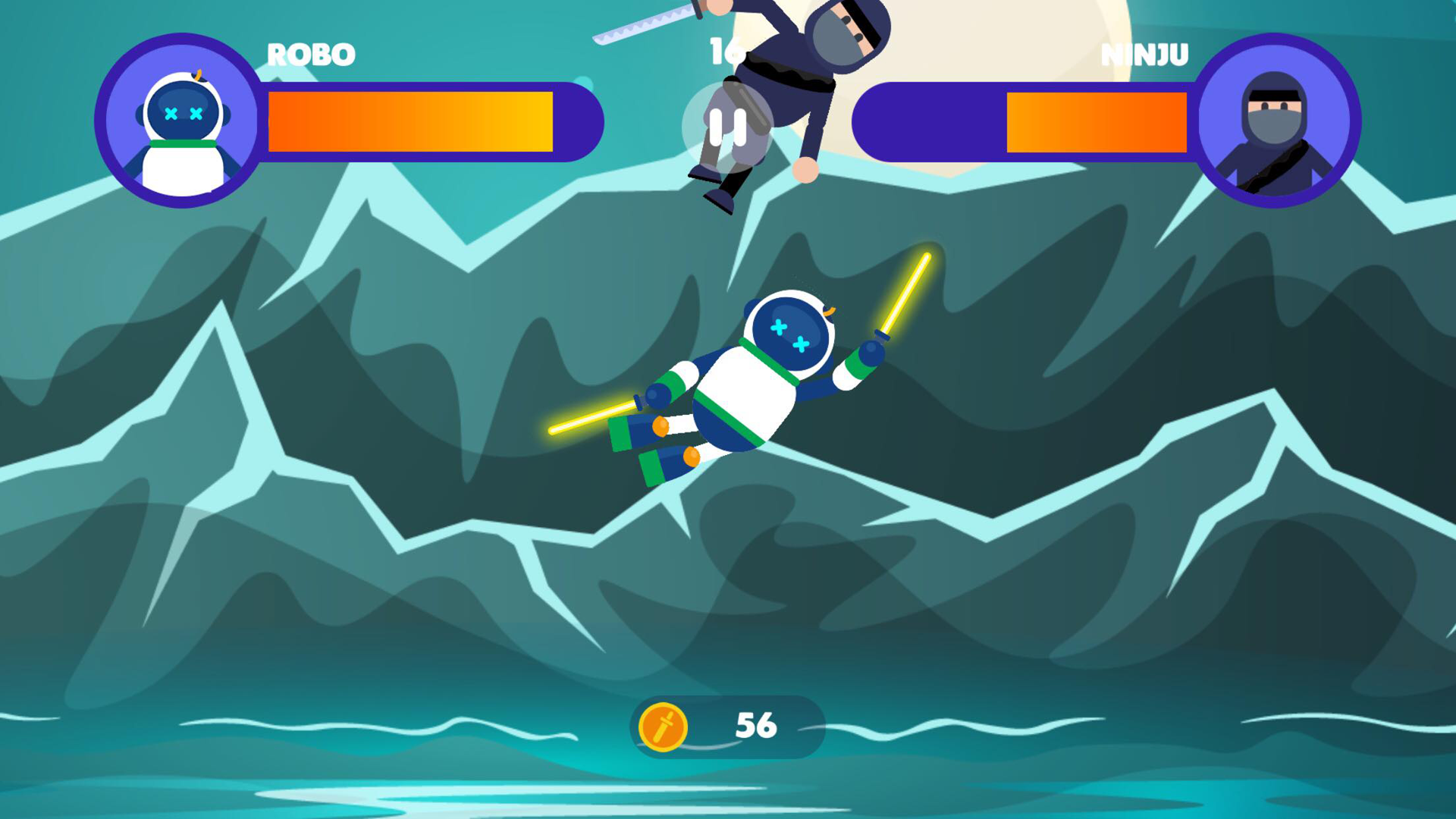Select the ROBO name label
The height and width of the screenshot is (819, 1456).
[x=312, y=53]
